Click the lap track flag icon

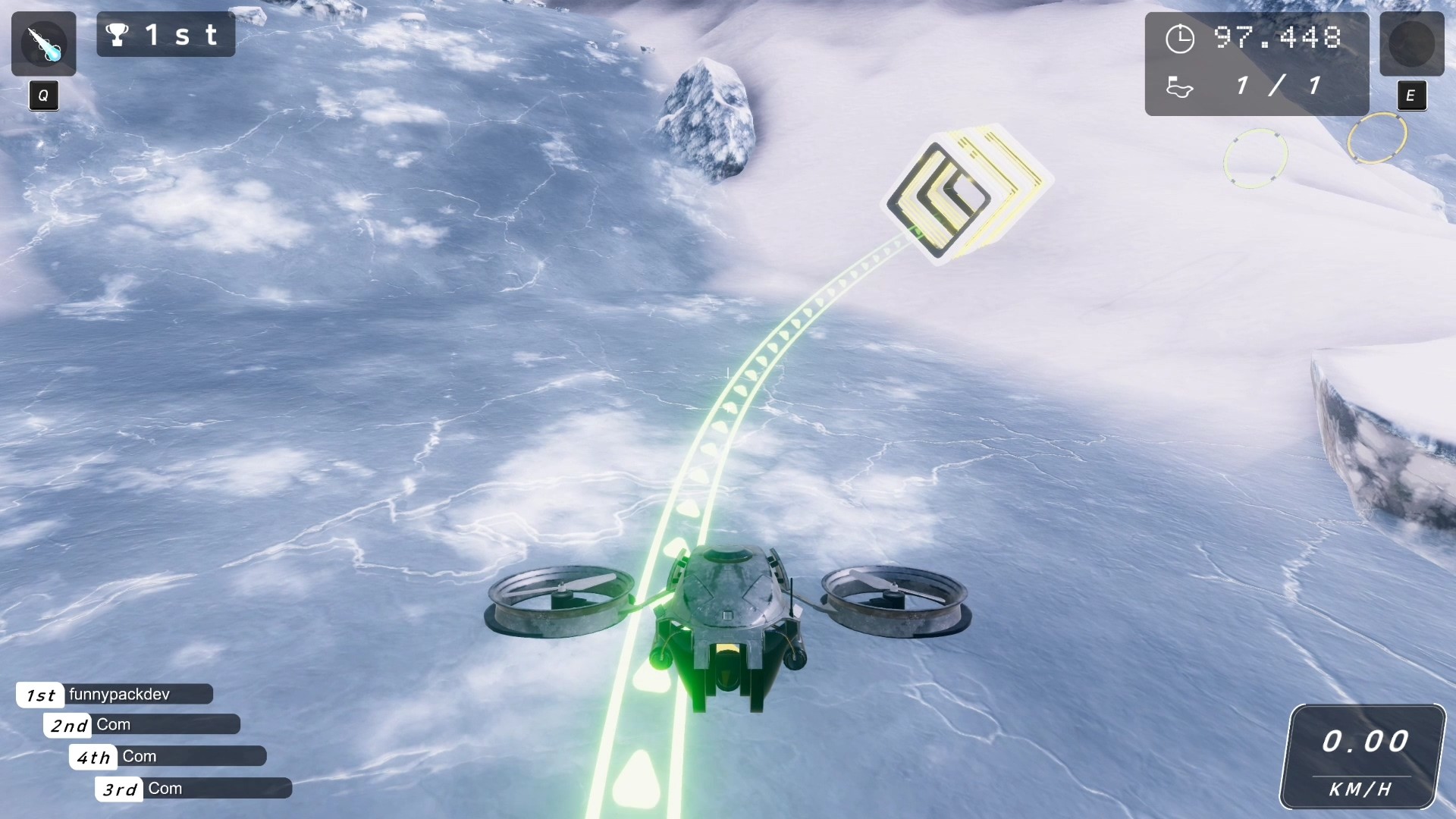pos(1181,86)
